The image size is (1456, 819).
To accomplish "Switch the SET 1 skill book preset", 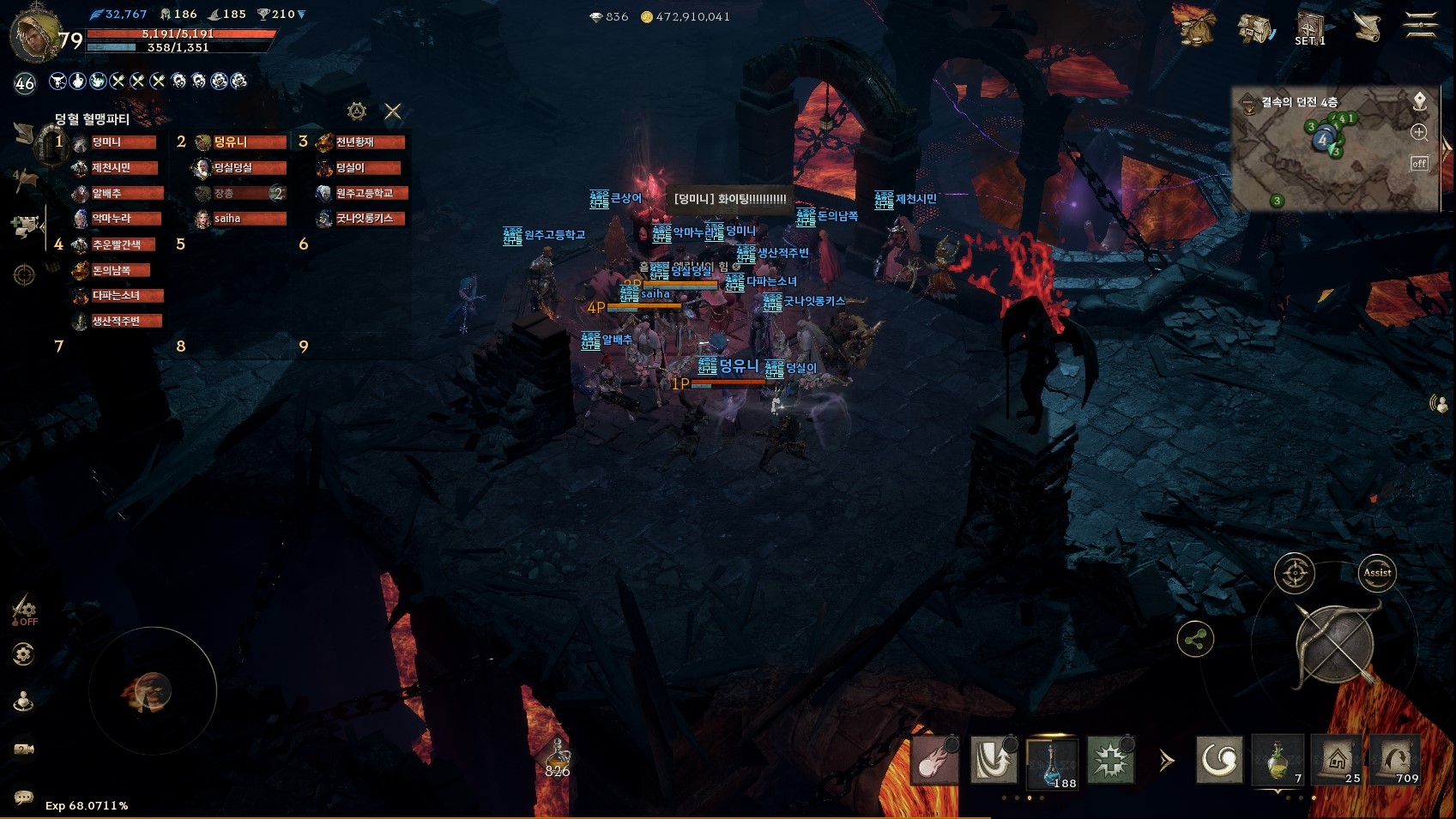I will click(1310, 29).
